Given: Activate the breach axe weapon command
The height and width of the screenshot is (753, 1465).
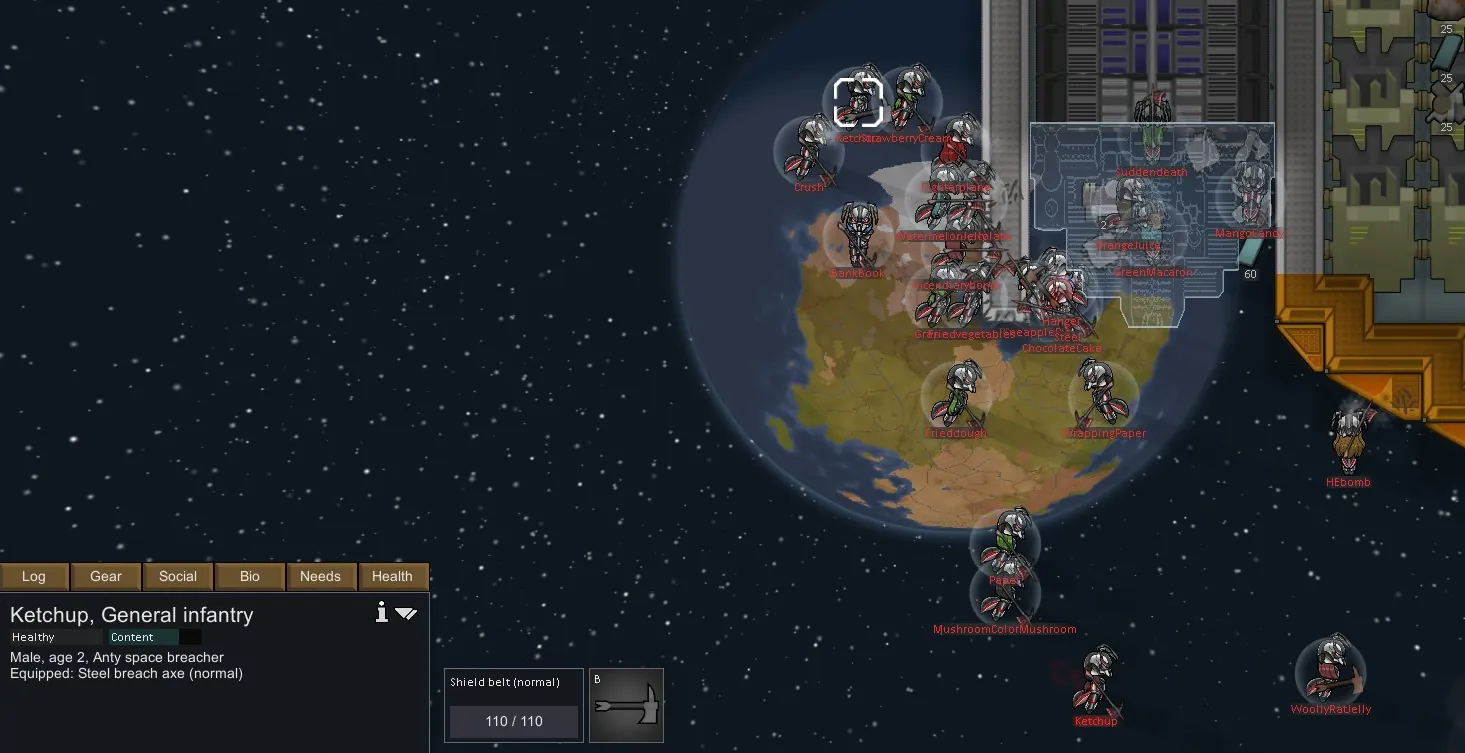Looking at the screenshot, I should click(x=626, y=705).
